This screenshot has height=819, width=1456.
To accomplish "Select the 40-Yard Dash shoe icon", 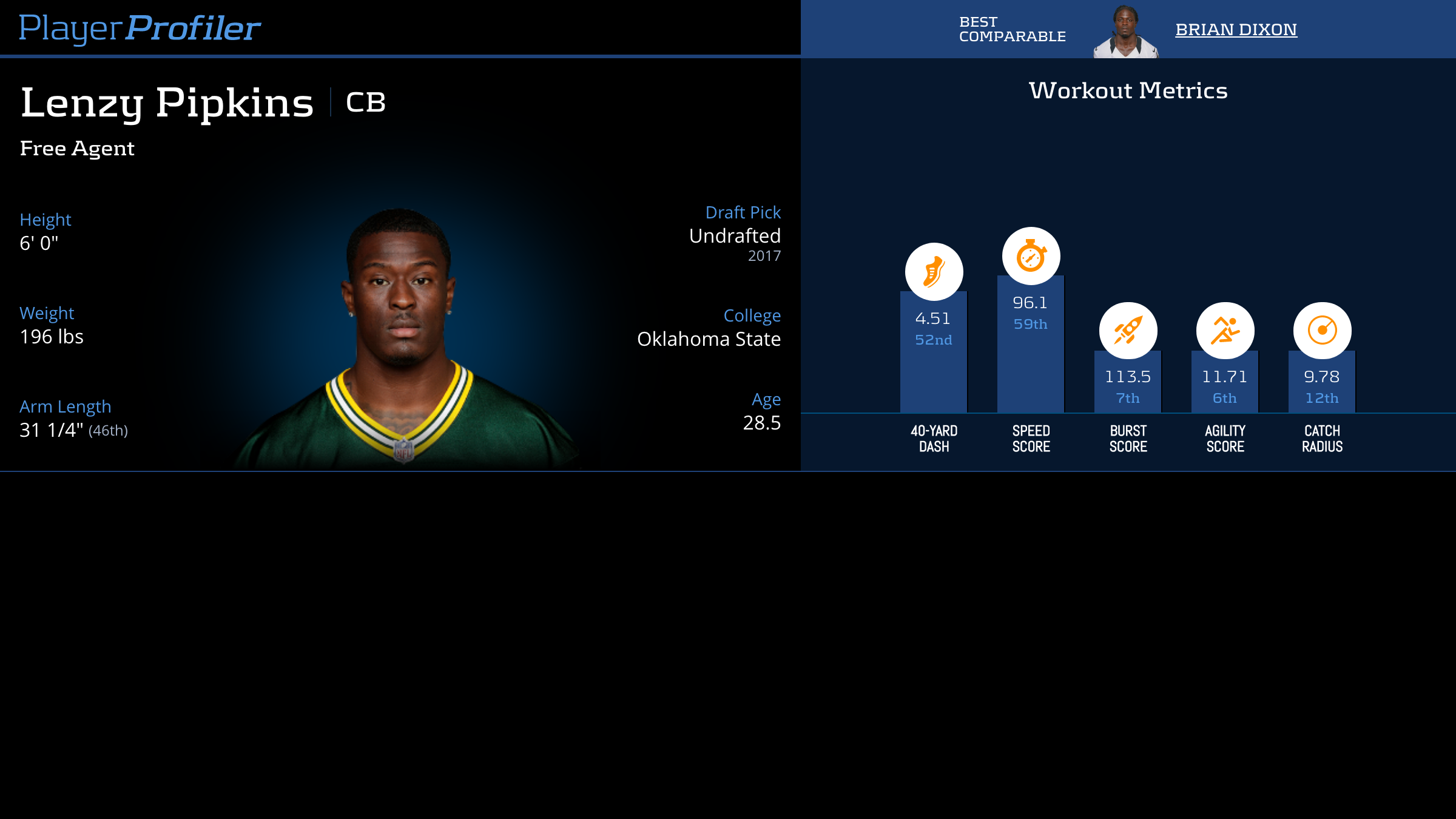I will 934,272.
